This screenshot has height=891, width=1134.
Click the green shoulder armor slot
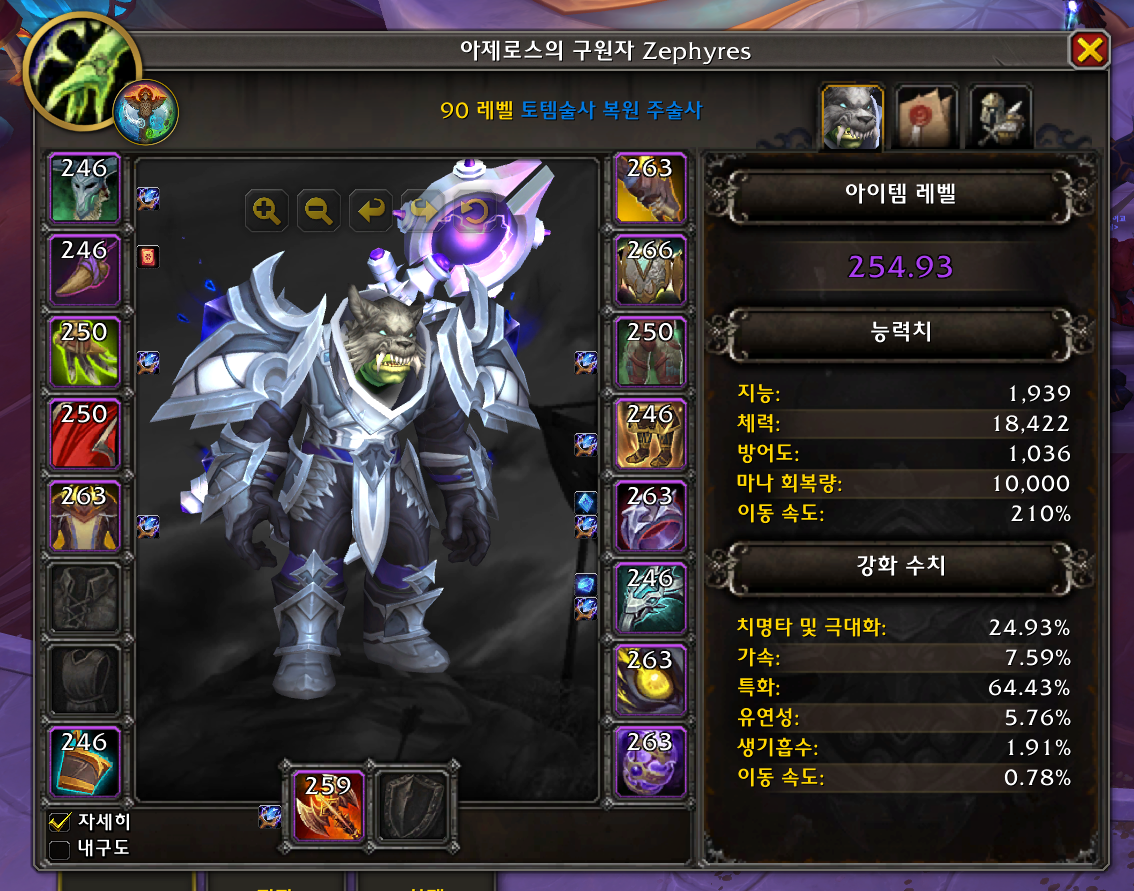pyautogui.click(x=85, y=352)
